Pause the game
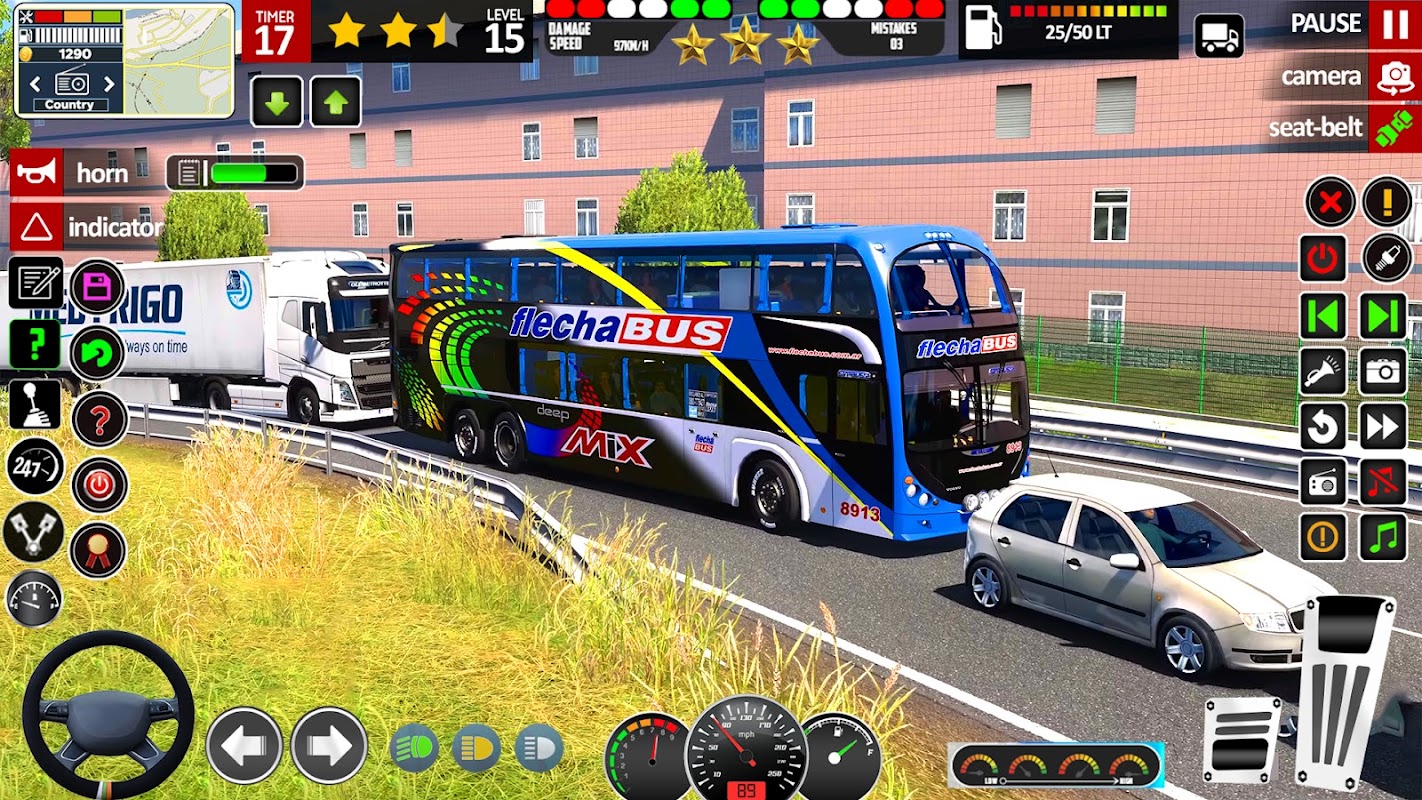Screen dimensions: 1422x800 point(1394,24)
